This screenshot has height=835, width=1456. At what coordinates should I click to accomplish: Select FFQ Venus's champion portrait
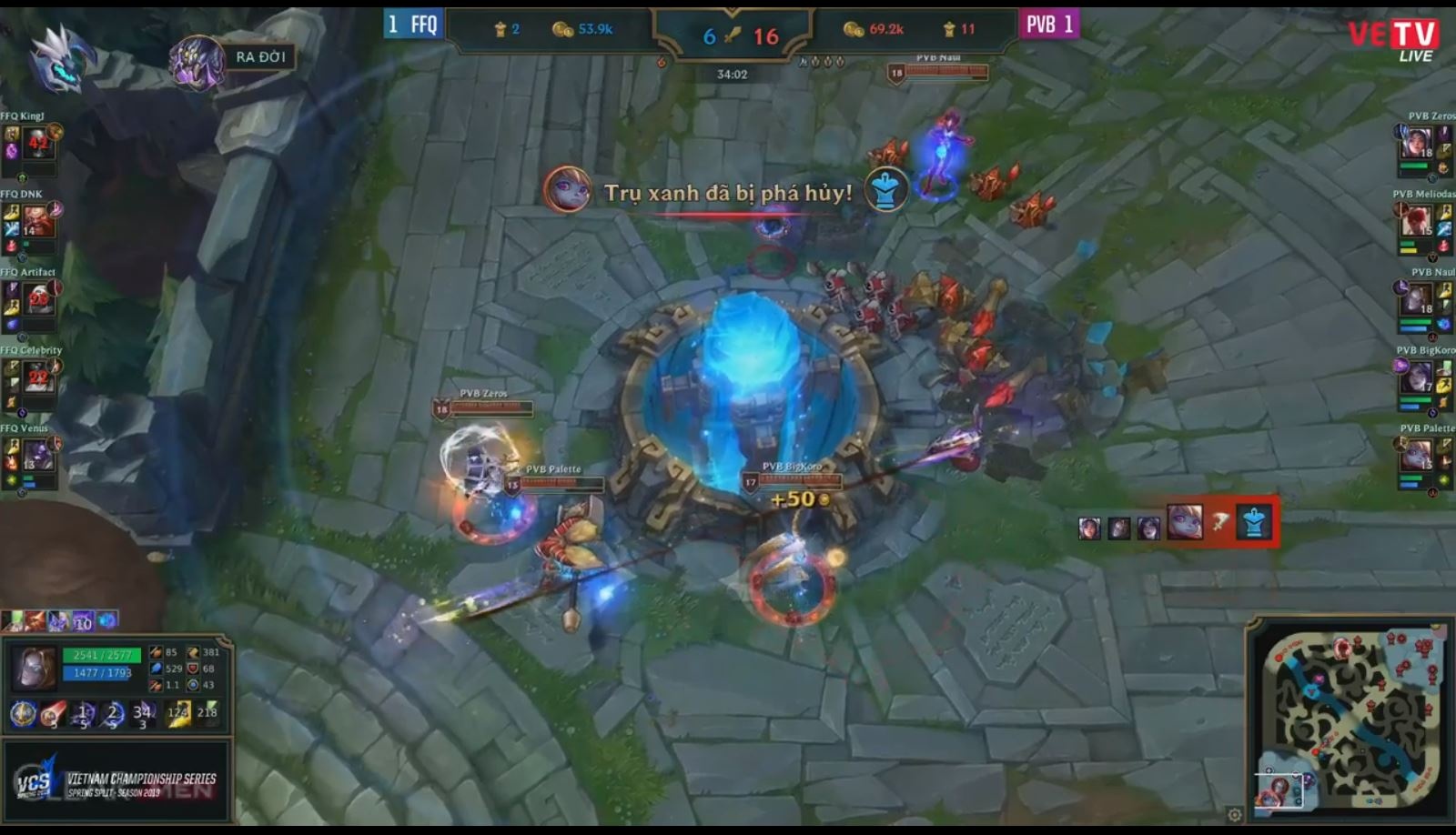[x=38, y=454]
